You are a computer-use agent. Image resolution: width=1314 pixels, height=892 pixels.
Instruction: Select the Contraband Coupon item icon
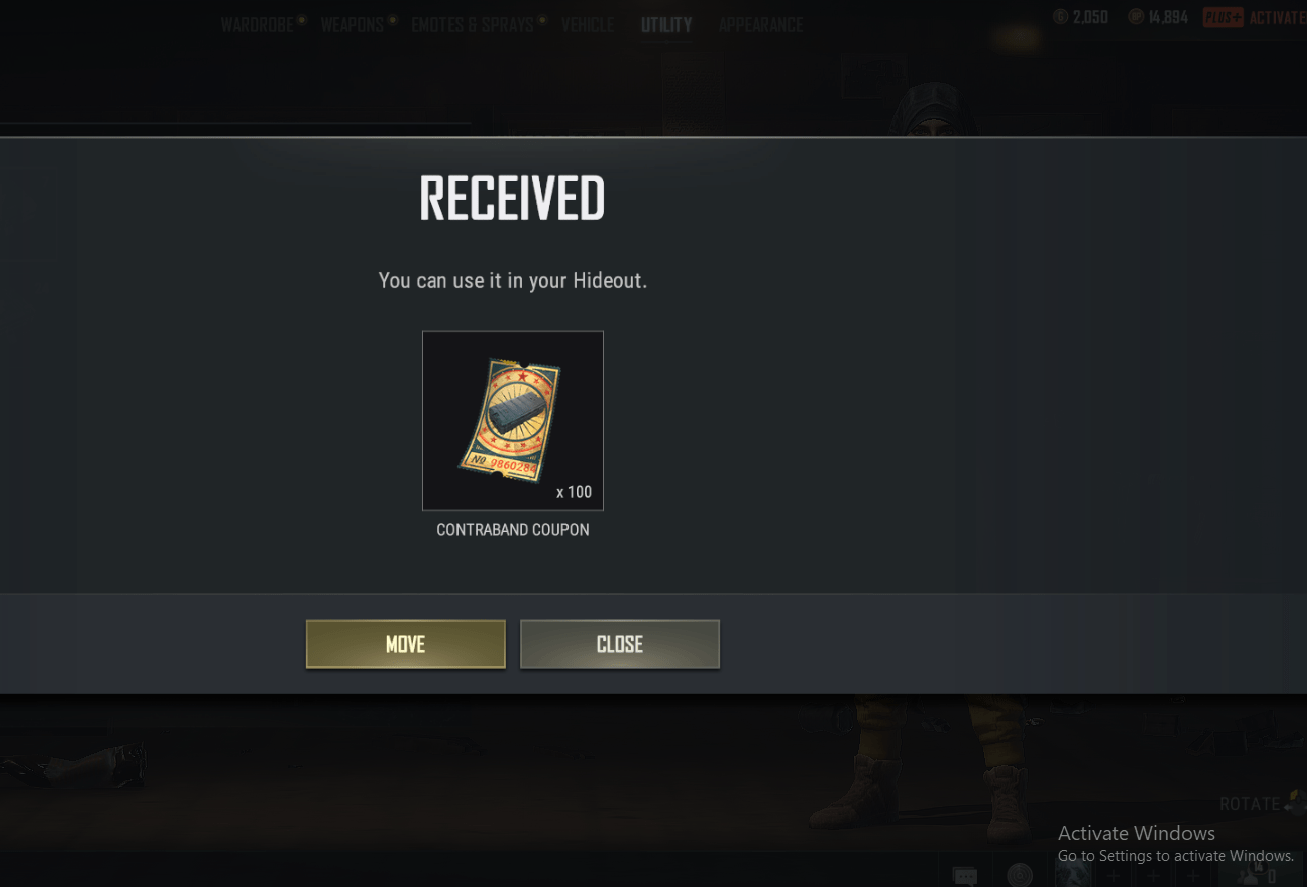(512, 420)
